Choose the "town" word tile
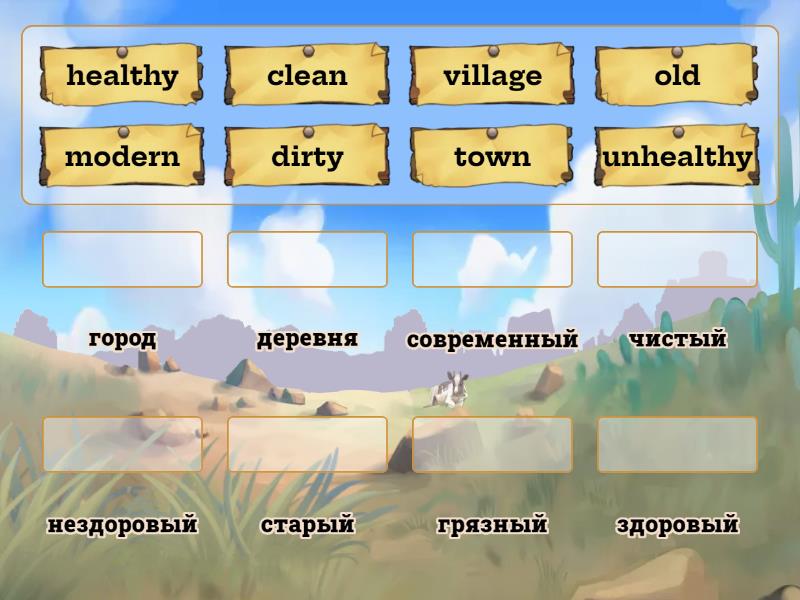 [x=492, y=156]
